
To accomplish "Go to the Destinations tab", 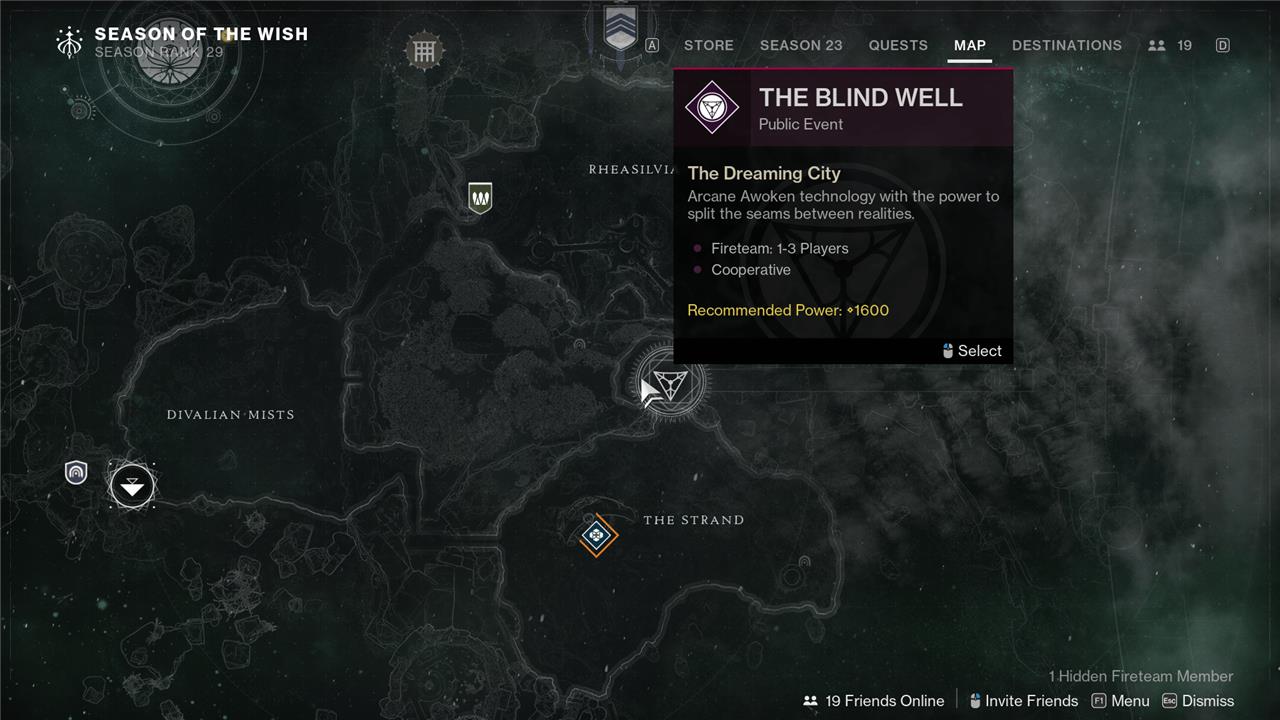I will 1066,45.
